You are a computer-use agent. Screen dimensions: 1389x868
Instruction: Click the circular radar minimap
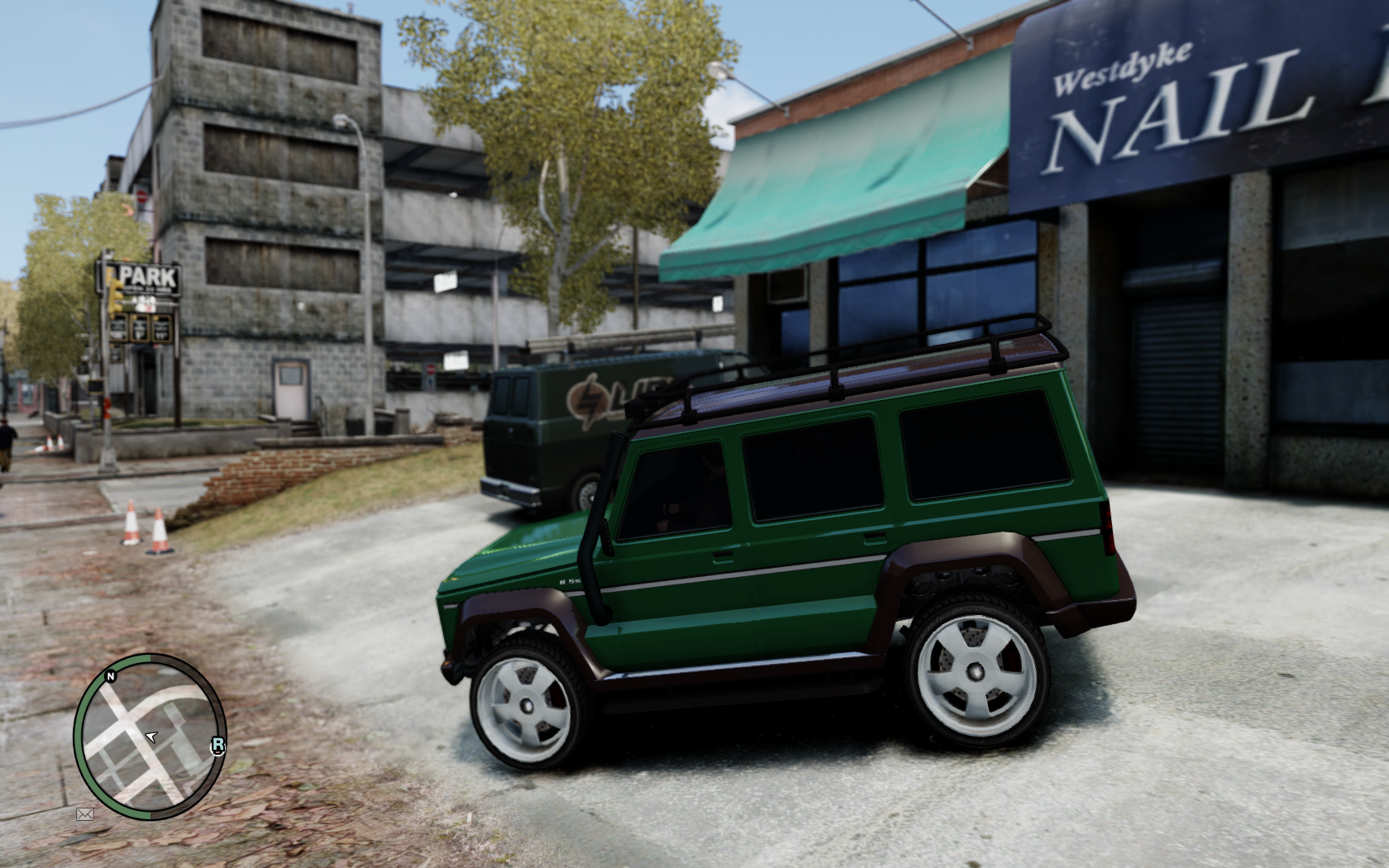click(x=150, y=737)
